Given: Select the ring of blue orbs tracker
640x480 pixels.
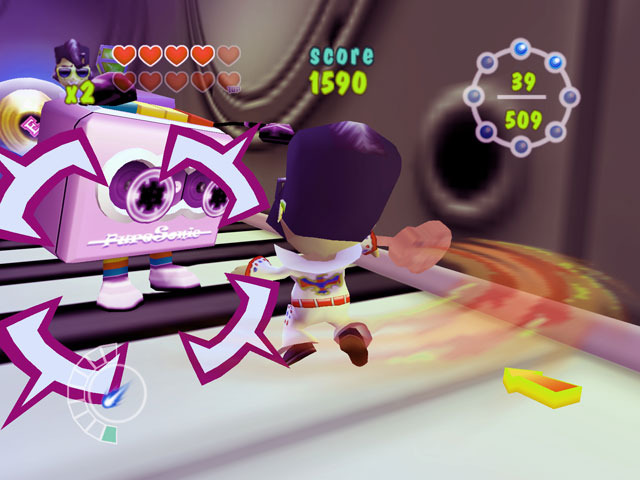Looking at the screenshot, I should [x=522, y=98].
